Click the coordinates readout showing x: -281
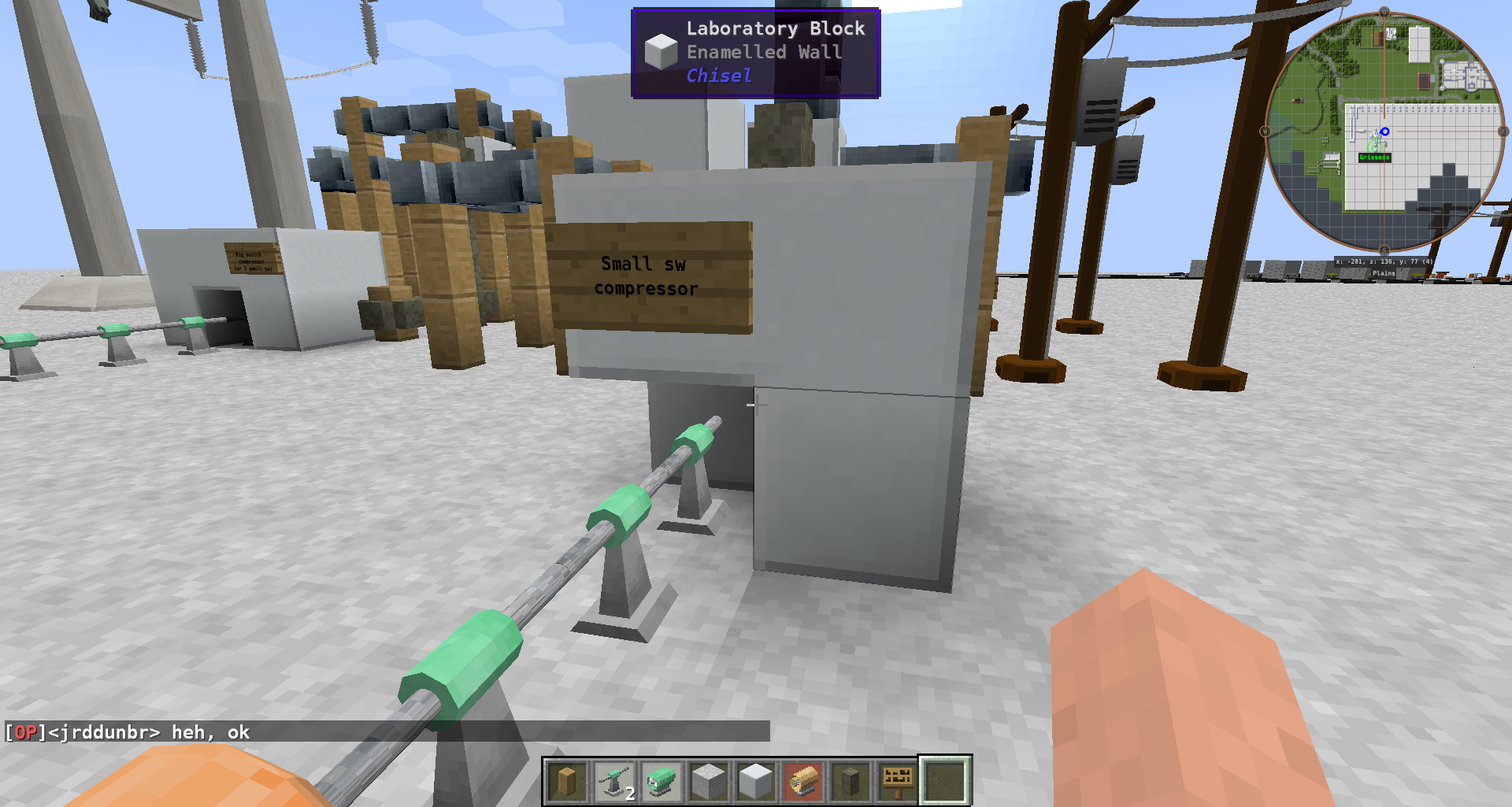The image size is (1512, 807). click(1382, 261)
